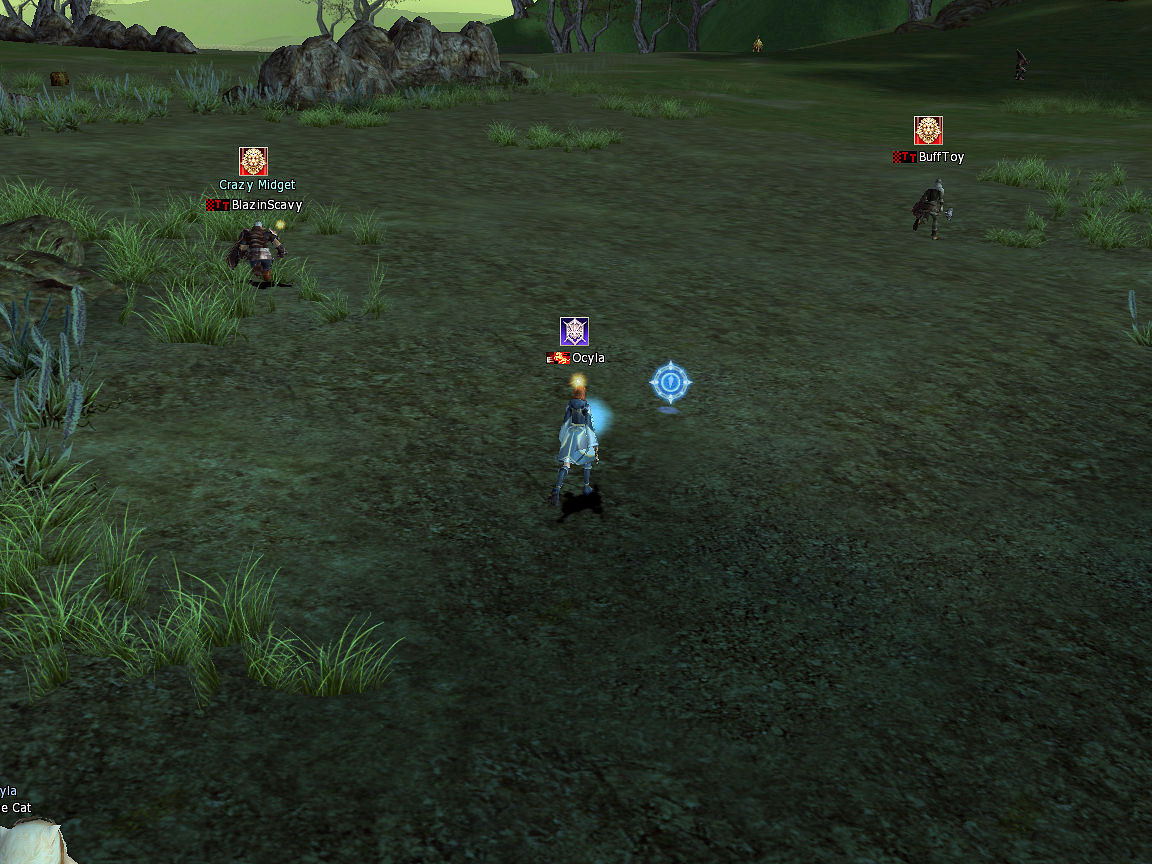Screen dimensions: 1152x864
Task: Target the BlazinScavy player nameplate
Action: point(266,205)
